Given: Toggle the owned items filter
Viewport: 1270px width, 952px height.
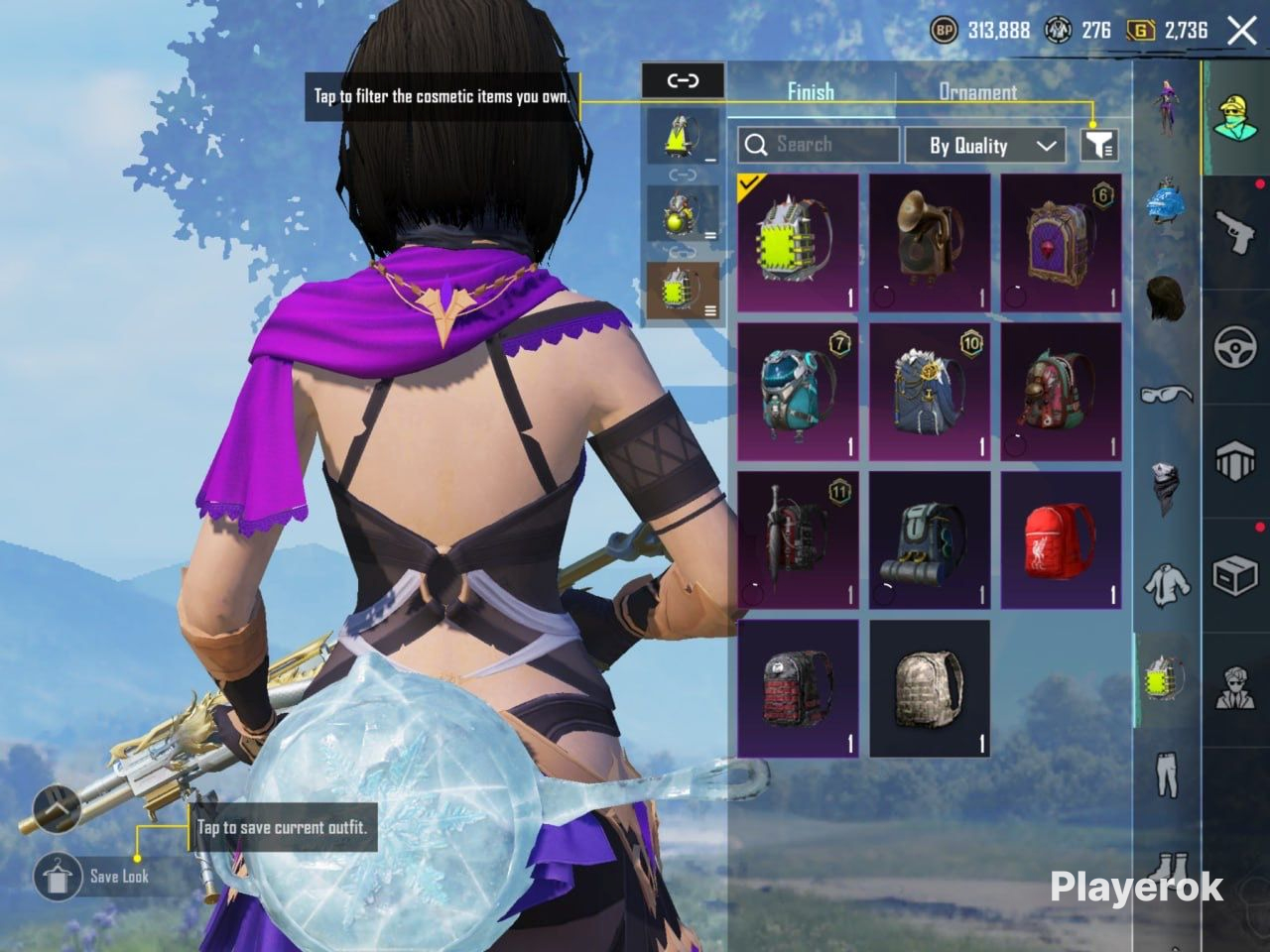Looking at the screenshot, I should point(1098,146).
